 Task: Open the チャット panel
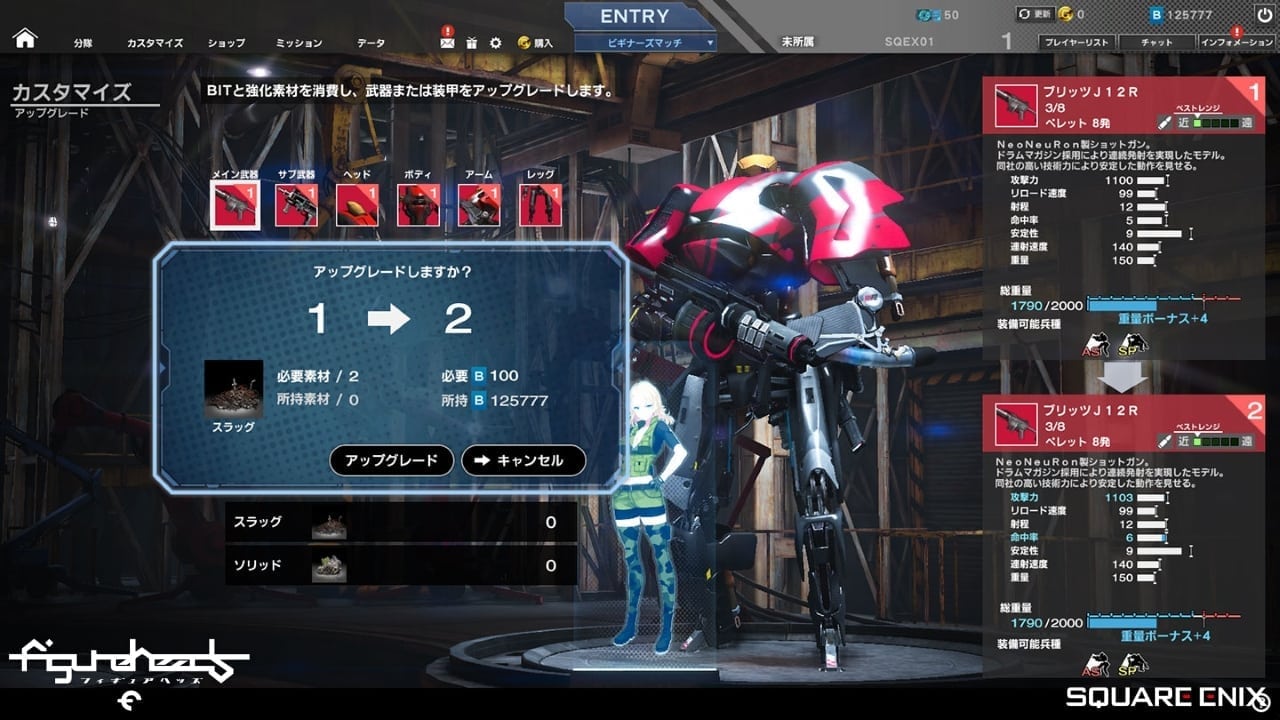[x=1157, y=43]
